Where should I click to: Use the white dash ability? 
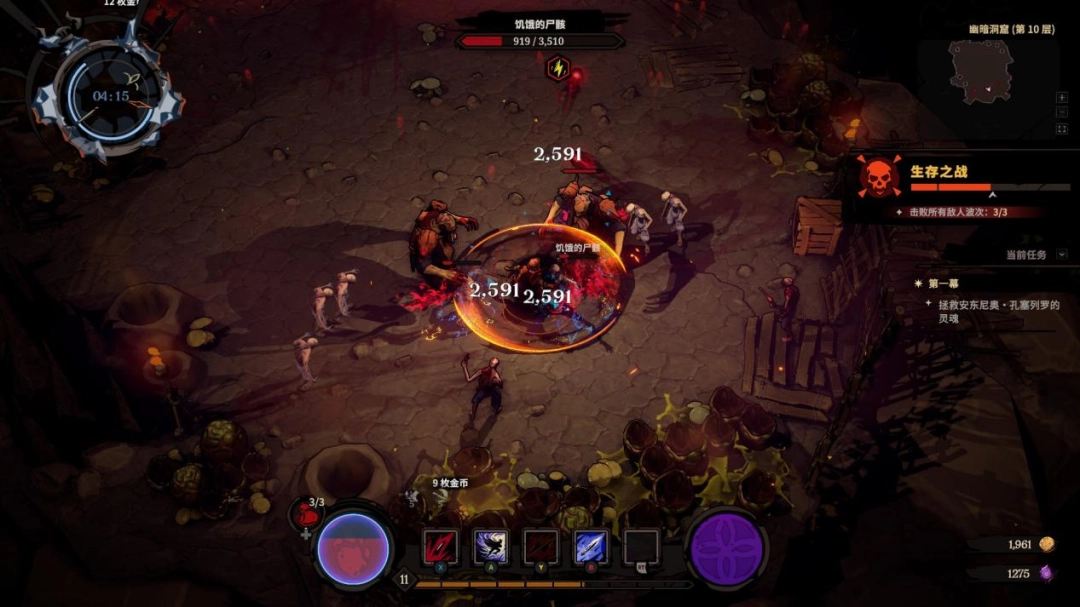[x=490, y=547]
